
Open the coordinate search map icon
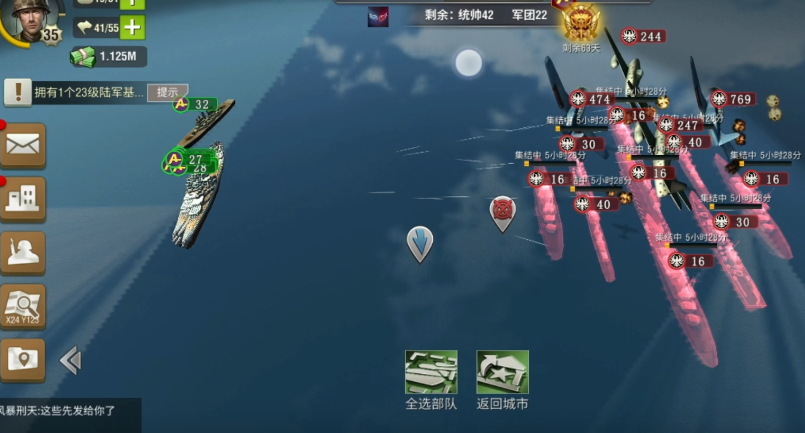22,306
